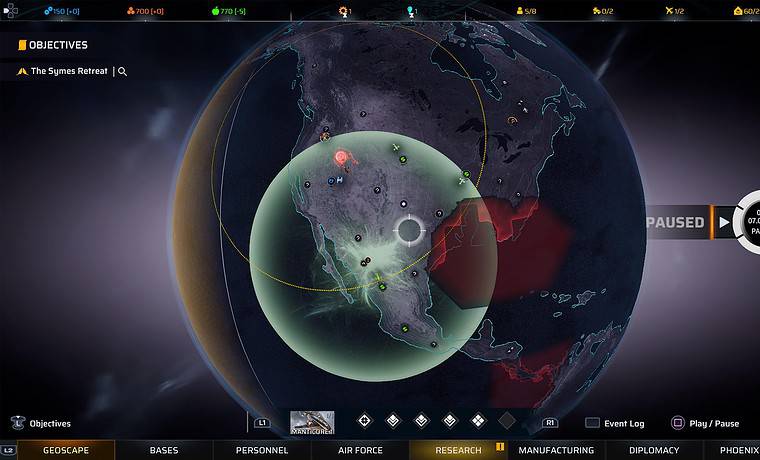Open the Research tab

[x=459, y=450]
